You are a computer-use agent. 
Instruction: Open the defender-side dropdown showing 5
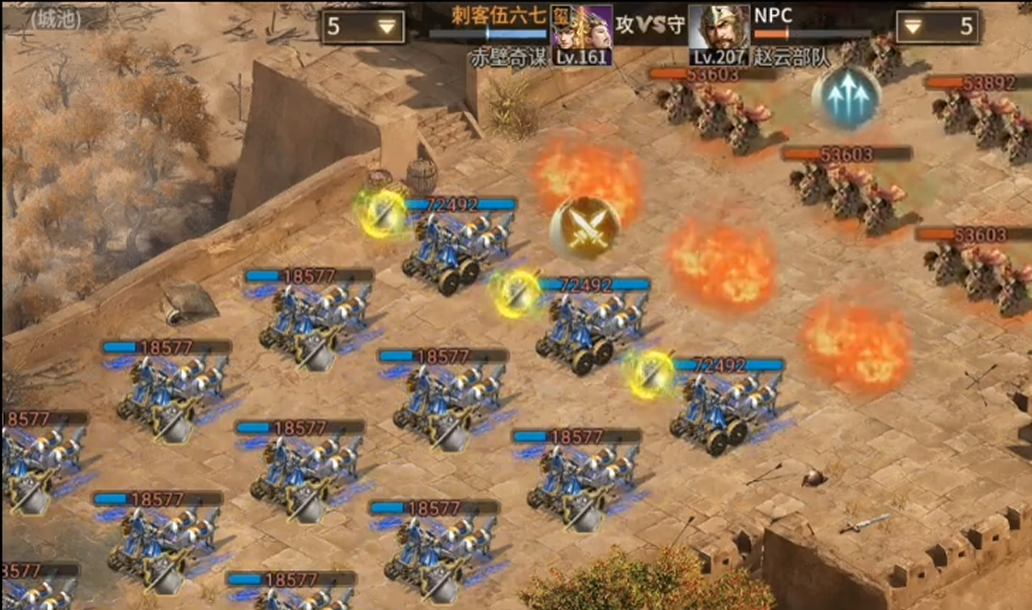(x=937, y=27)
